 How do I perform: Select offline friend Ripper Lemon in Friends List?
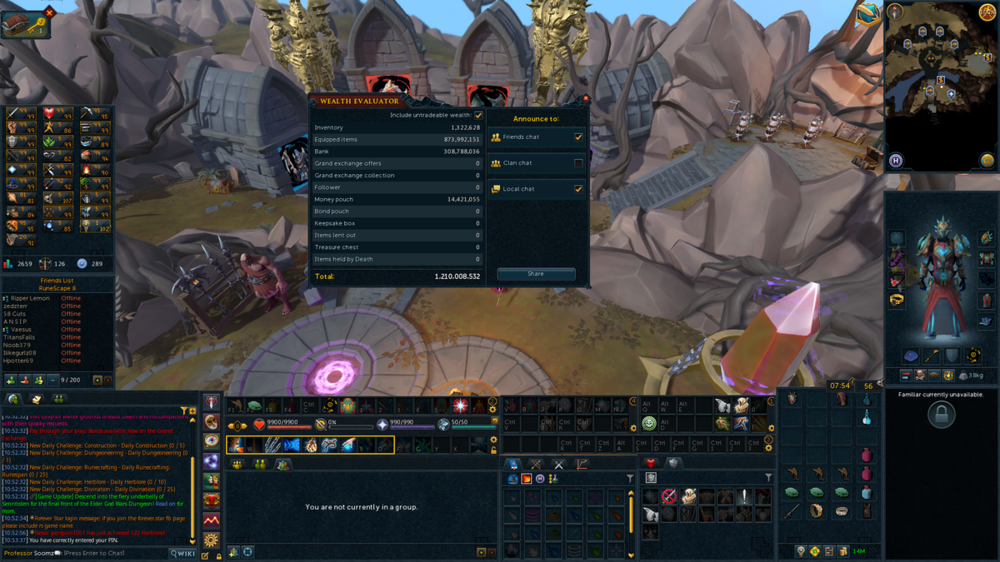tap(30, 299)
